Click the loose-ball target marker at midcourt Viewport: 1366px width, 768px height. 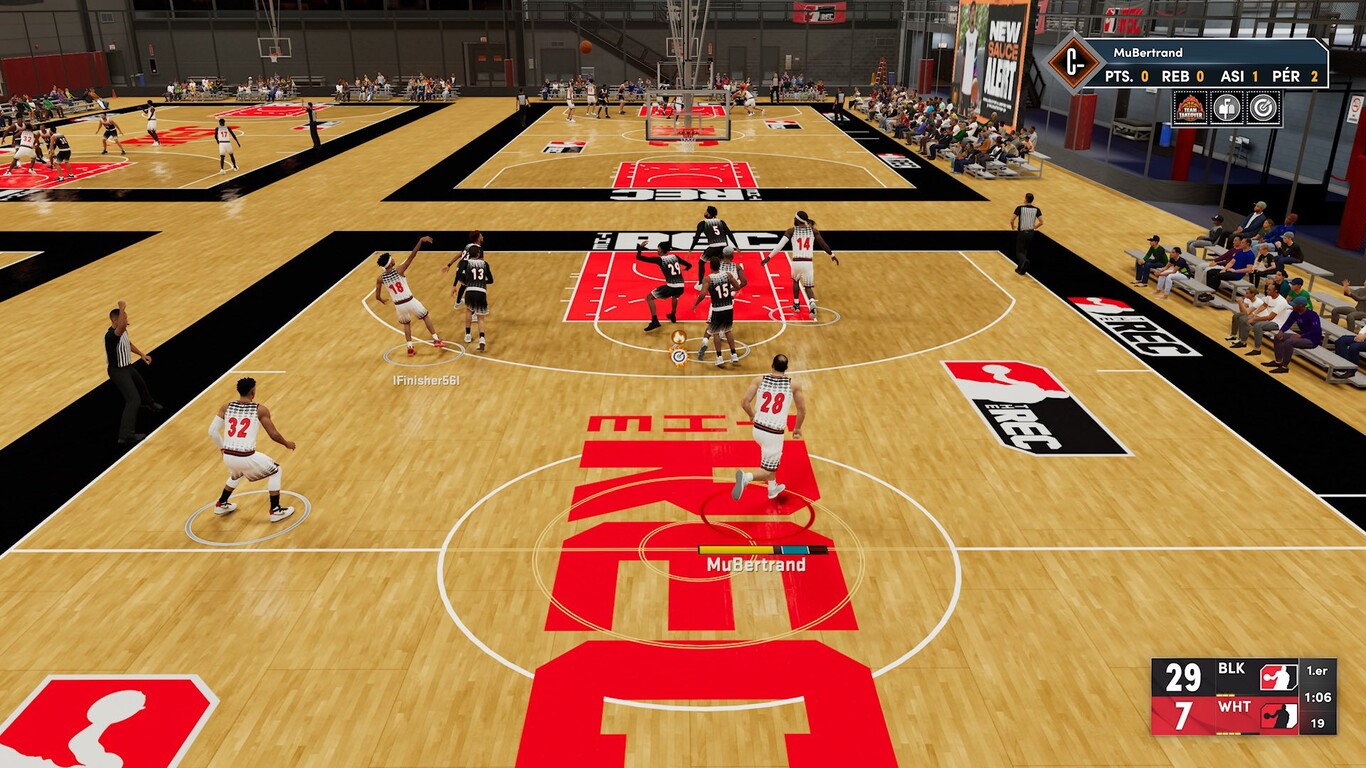coord(679,356)
